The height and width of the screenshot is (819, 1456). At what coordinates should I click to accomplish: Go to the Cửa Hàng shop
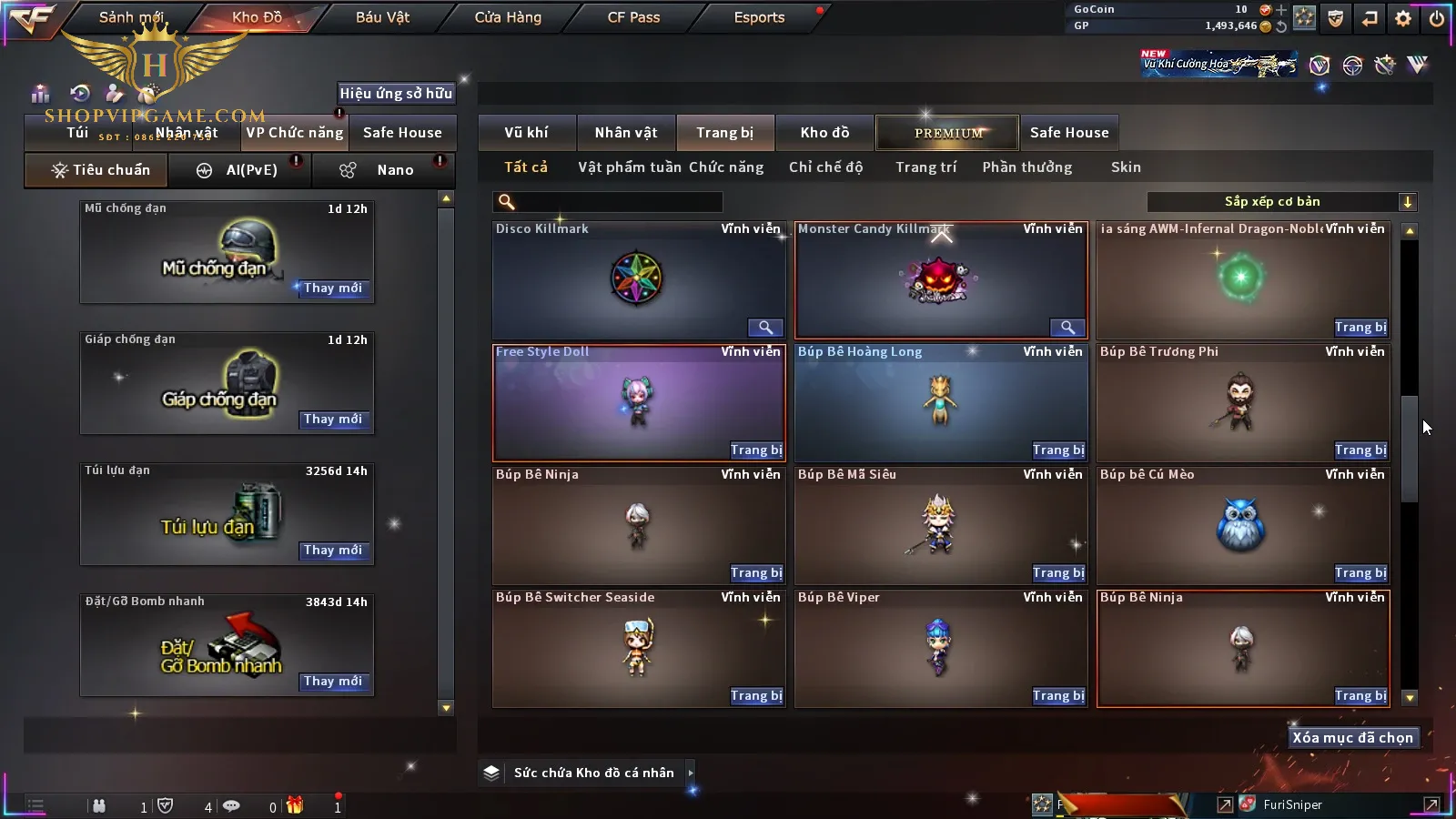coord(508,17)
